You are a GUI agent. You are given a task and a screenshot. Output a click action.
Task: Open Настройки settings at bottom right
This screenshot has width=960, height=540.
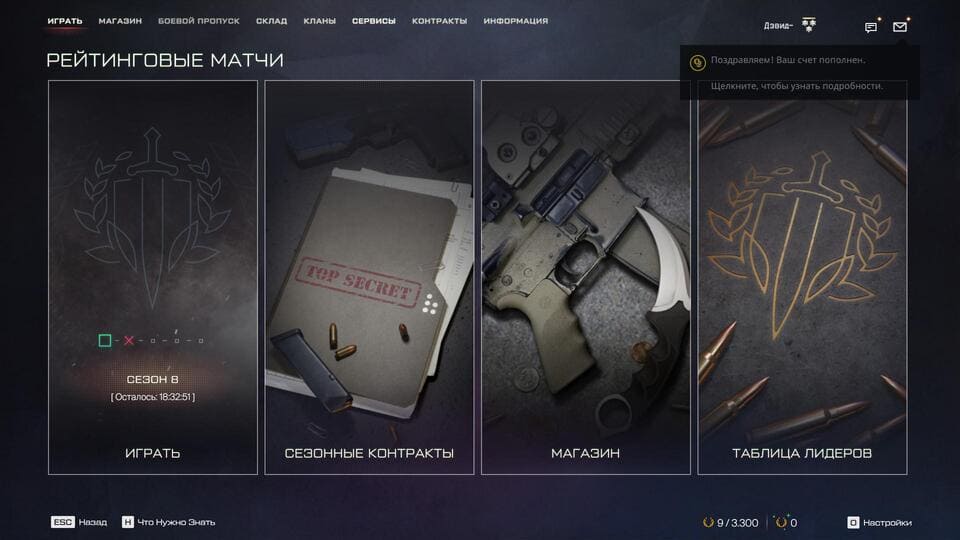tap(880, 522)
